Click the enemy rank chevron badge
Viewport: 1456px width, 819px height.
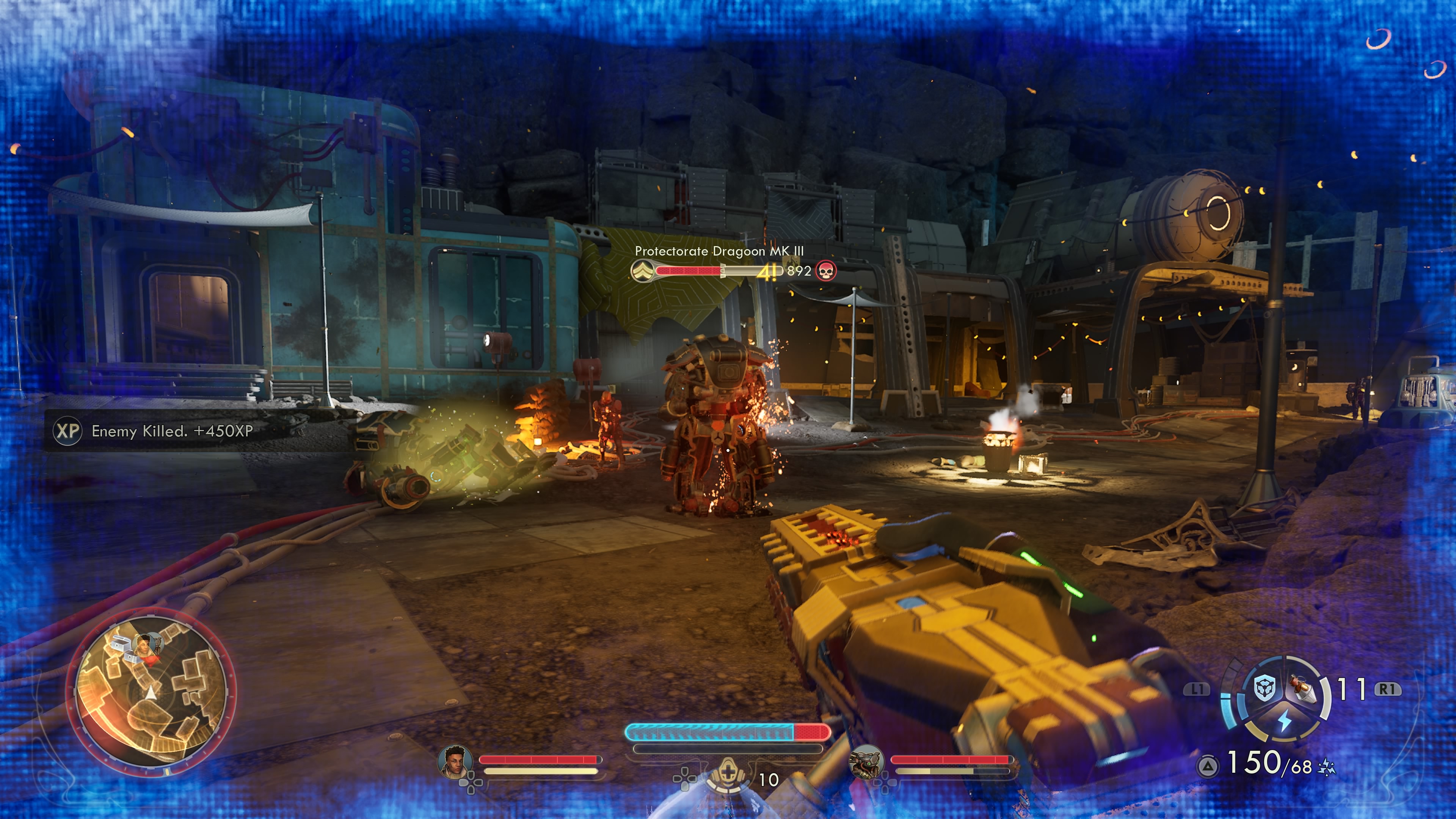[x=642, y=271]
